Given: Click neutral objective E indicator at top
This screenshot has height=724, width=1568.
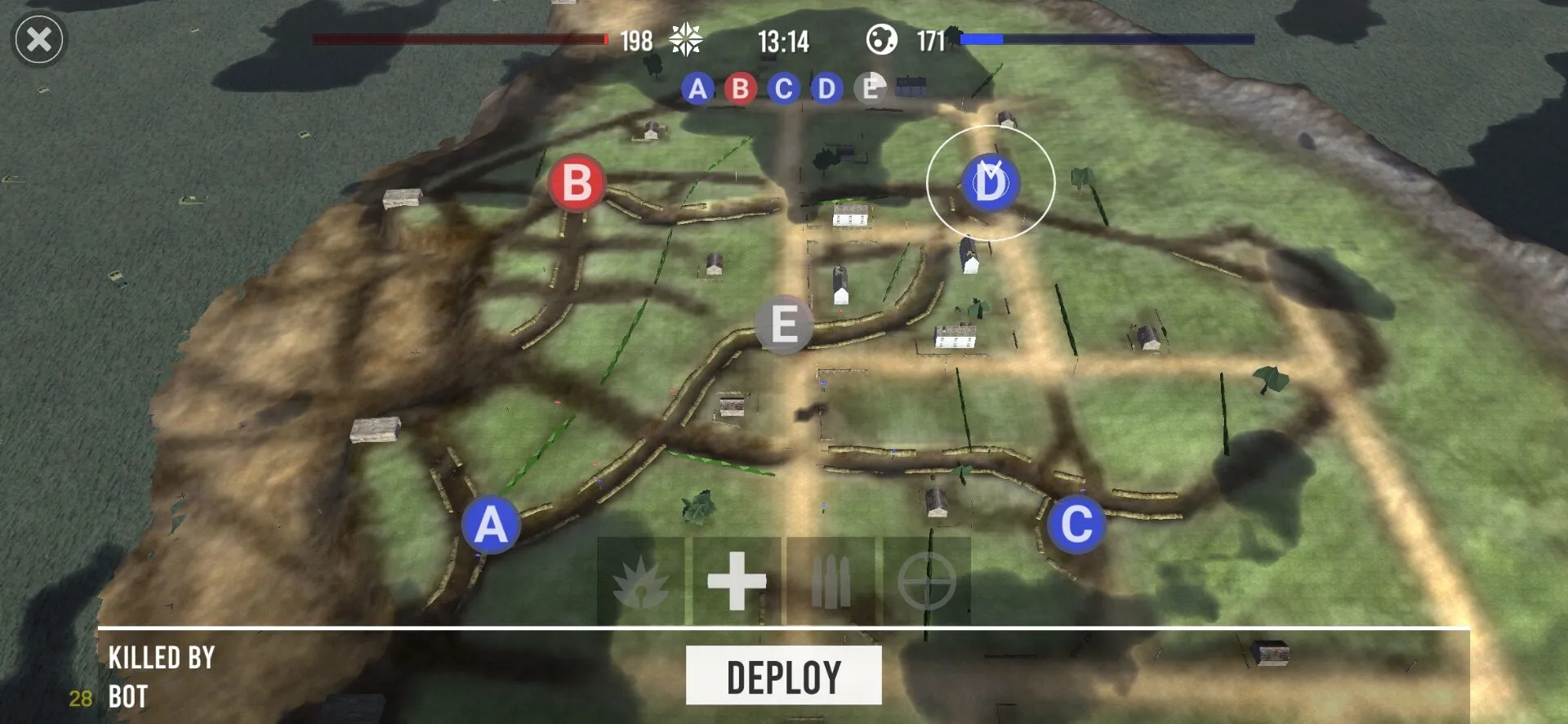Looking at the screenshot, I should 868,90.
